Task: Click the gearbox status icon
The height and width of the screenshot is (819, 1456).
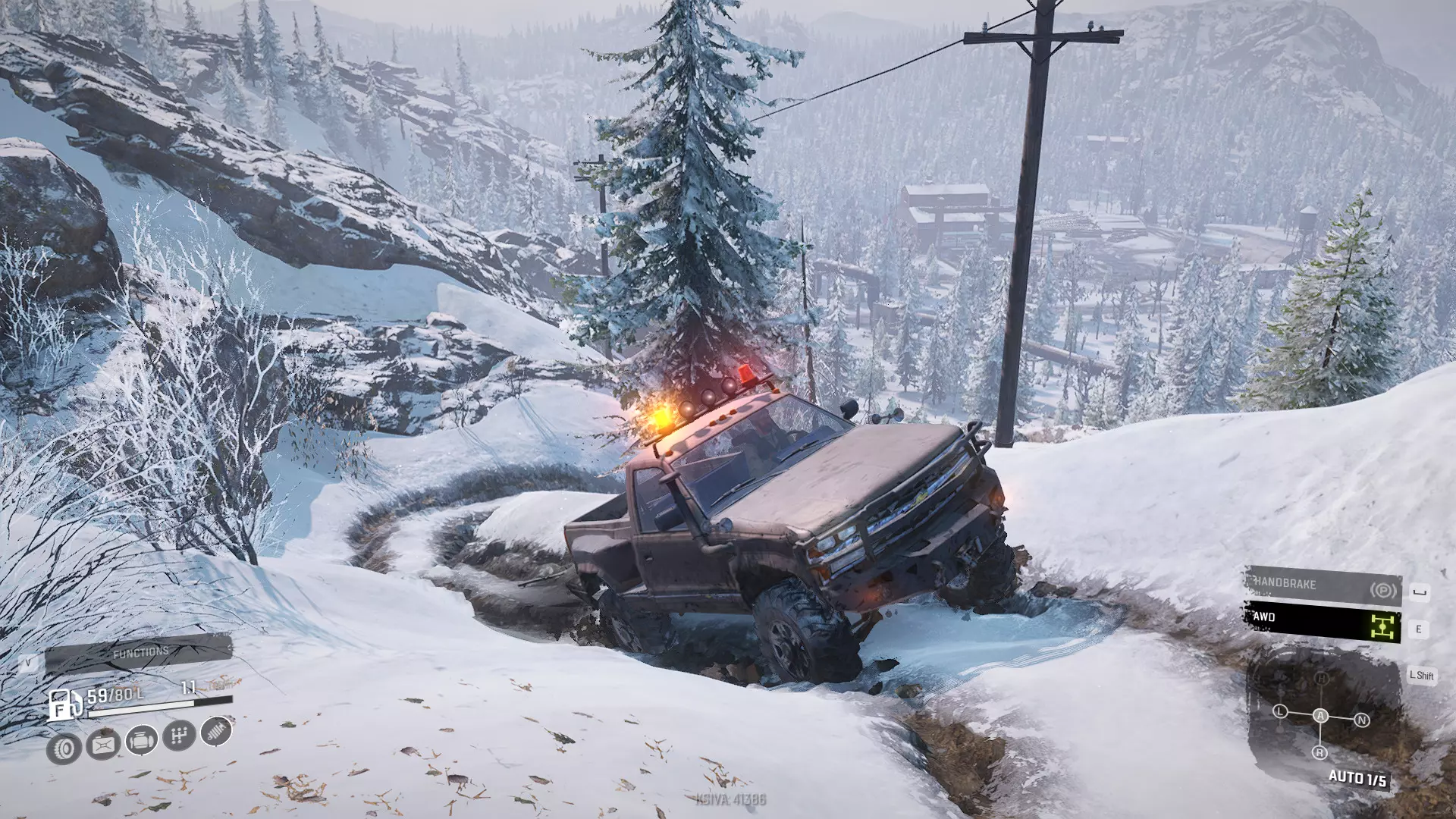Action: point(179,735)
